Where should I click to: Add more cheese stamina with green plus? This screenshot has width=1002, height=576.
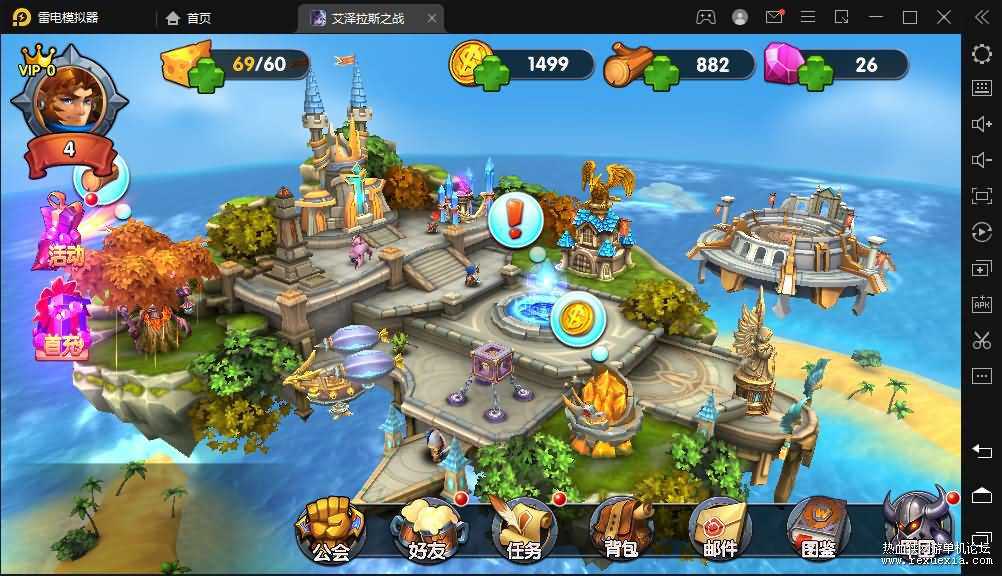point(208,74)
